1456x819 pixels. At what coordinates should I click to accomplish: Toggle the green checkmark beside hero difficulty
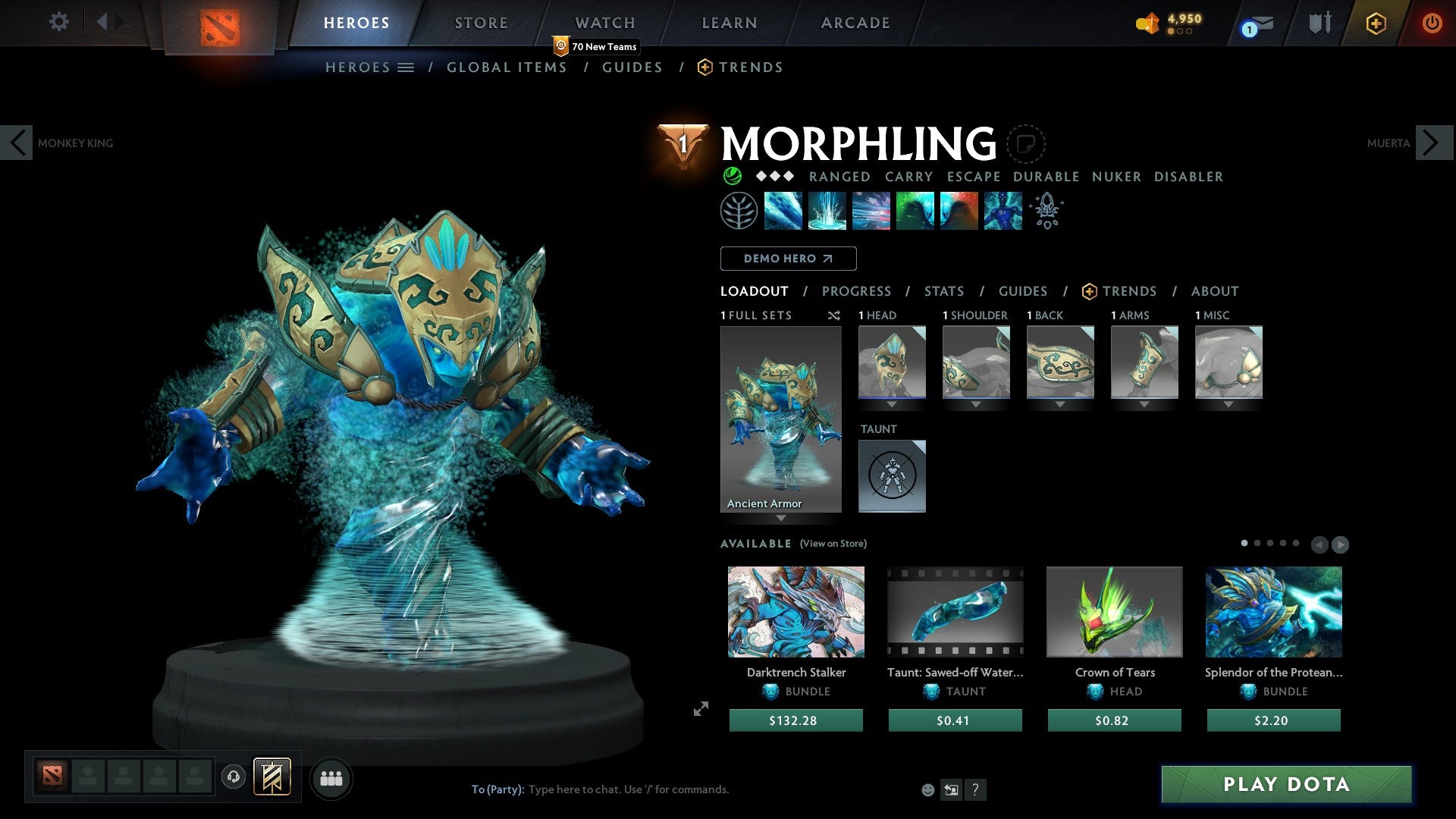[731, 176]
